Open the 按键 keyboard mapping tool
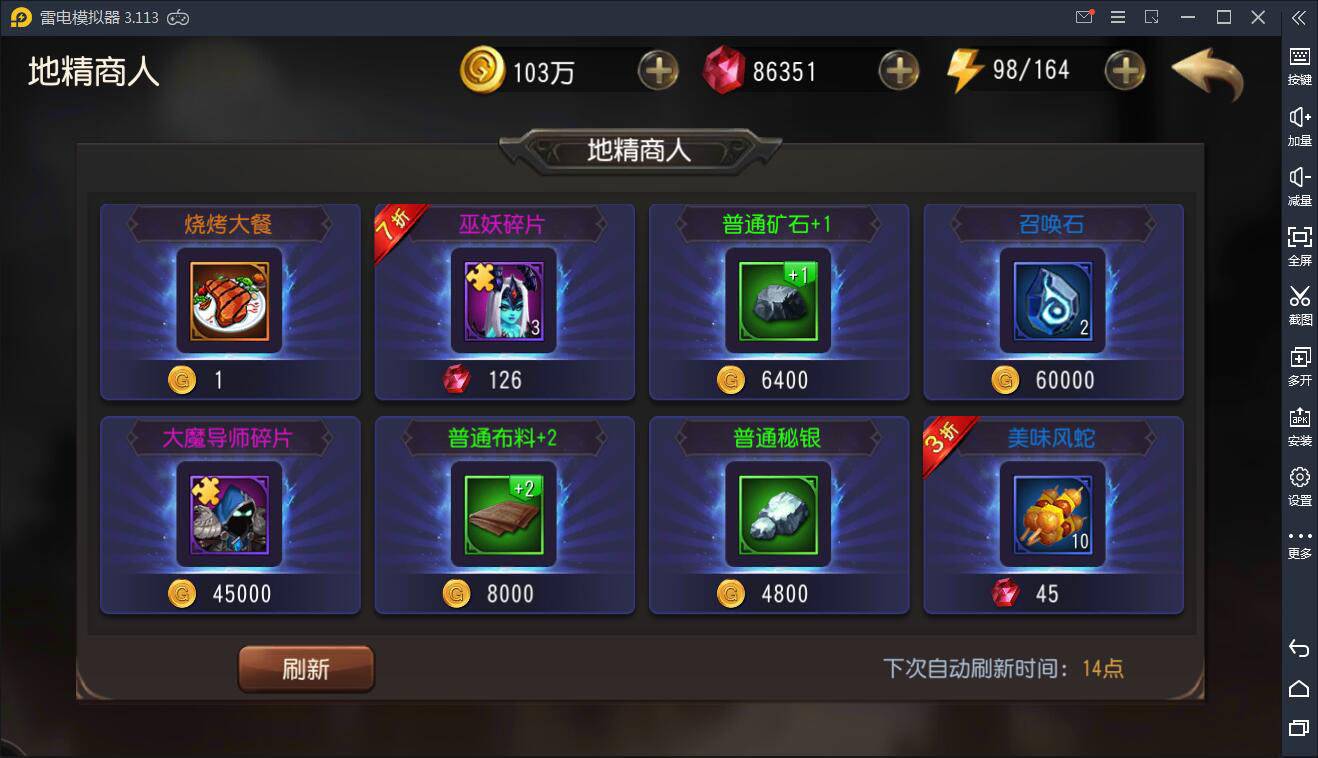1318x758 pixels. [x=1298, y=60]
